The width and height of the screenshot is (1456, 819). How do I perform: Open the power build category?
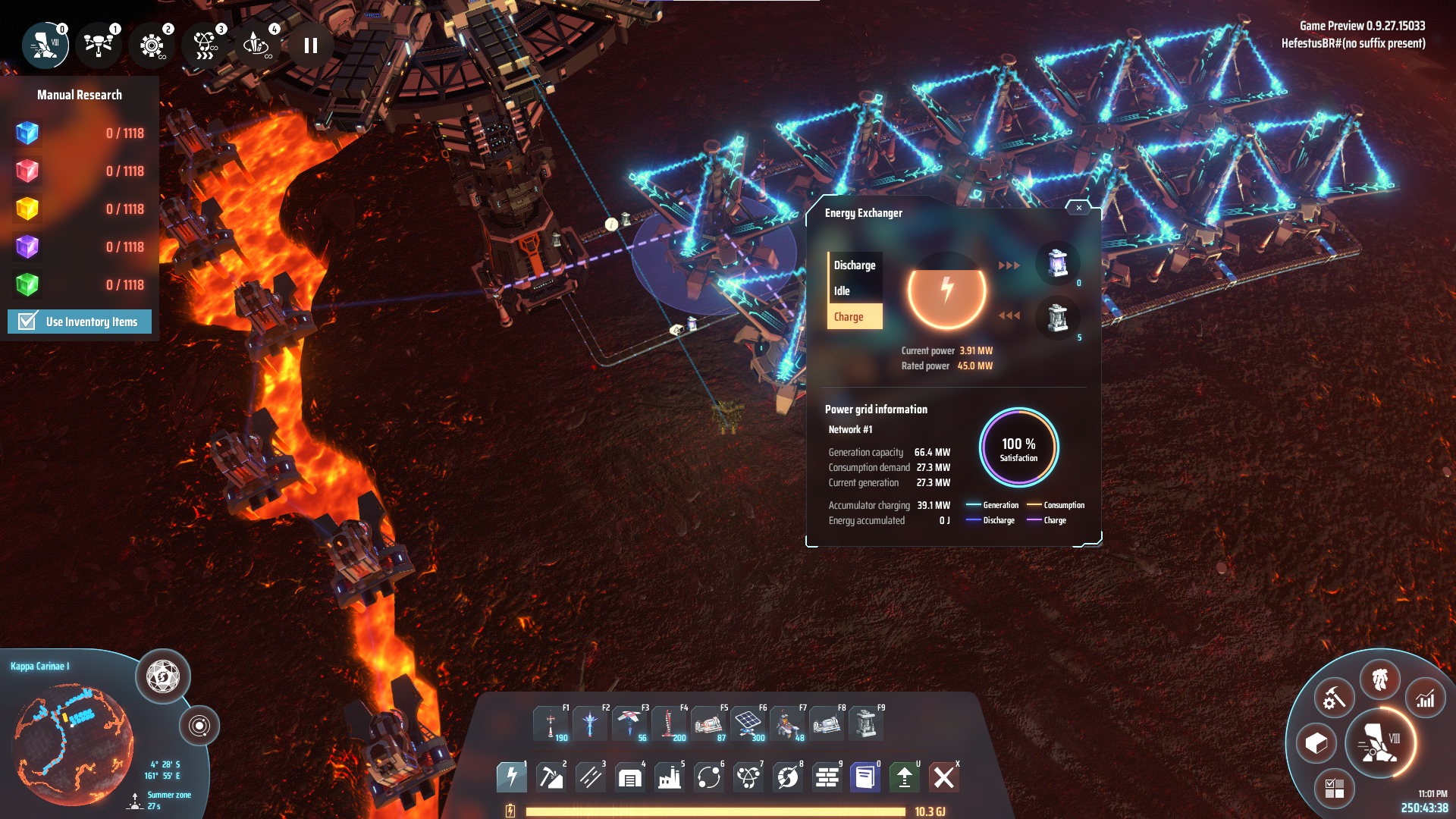click(x=512, y=777)
